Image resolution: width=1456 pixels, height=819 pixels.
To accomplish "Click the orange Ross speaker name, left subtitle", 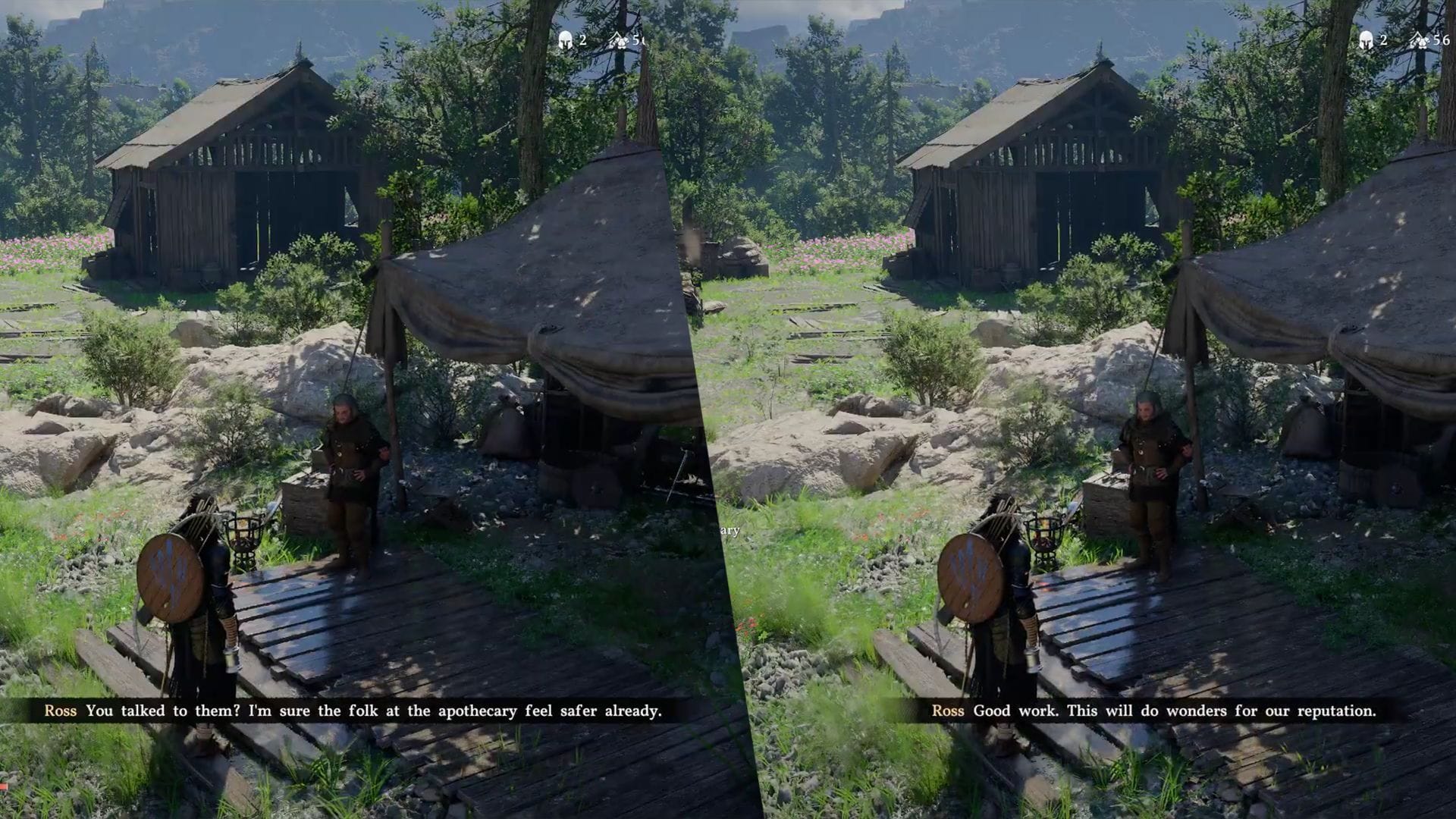I will click(x=59, y=711).
